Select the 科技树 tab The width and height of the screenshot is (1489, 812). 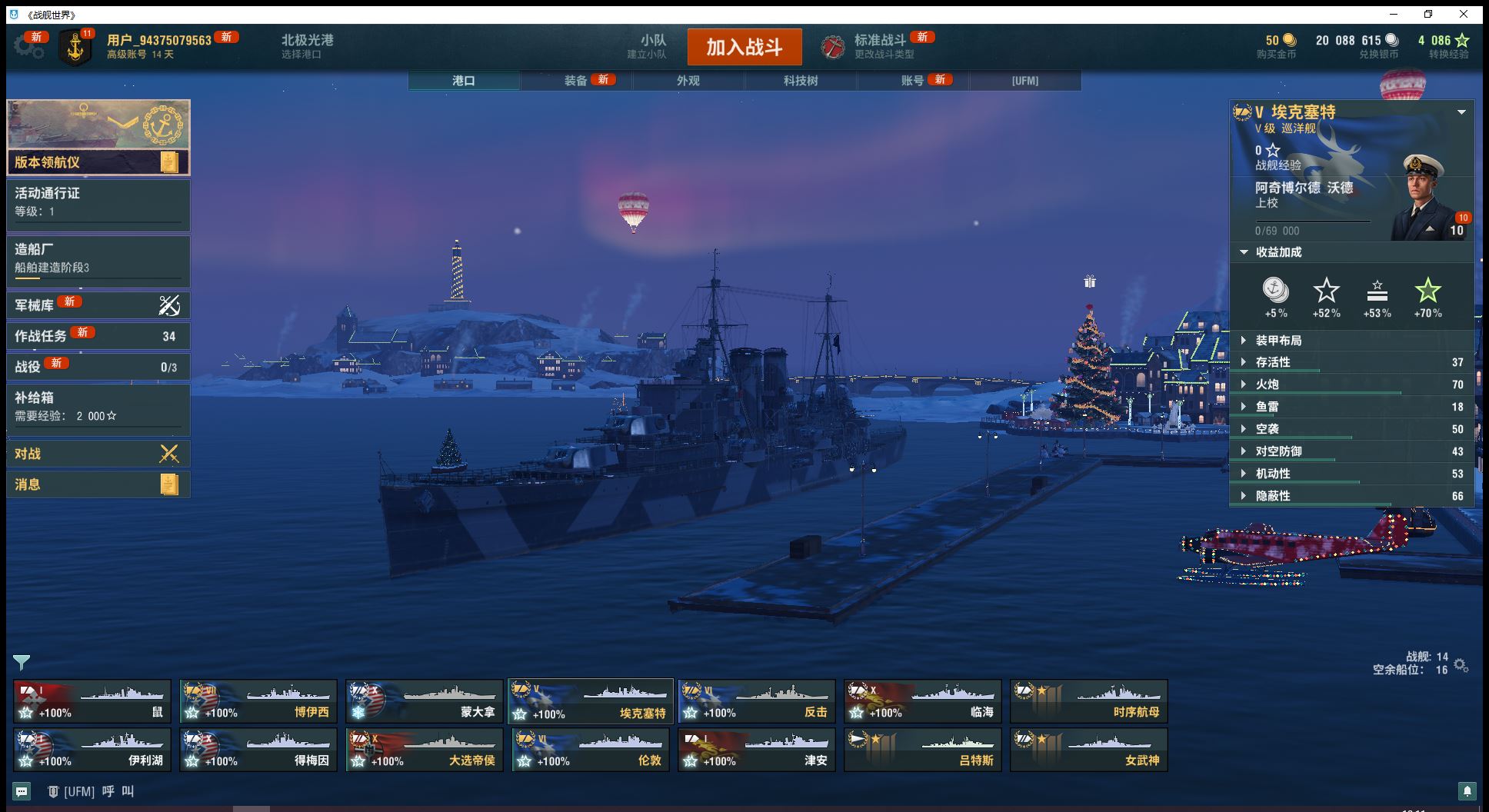[x=801, y=80]
